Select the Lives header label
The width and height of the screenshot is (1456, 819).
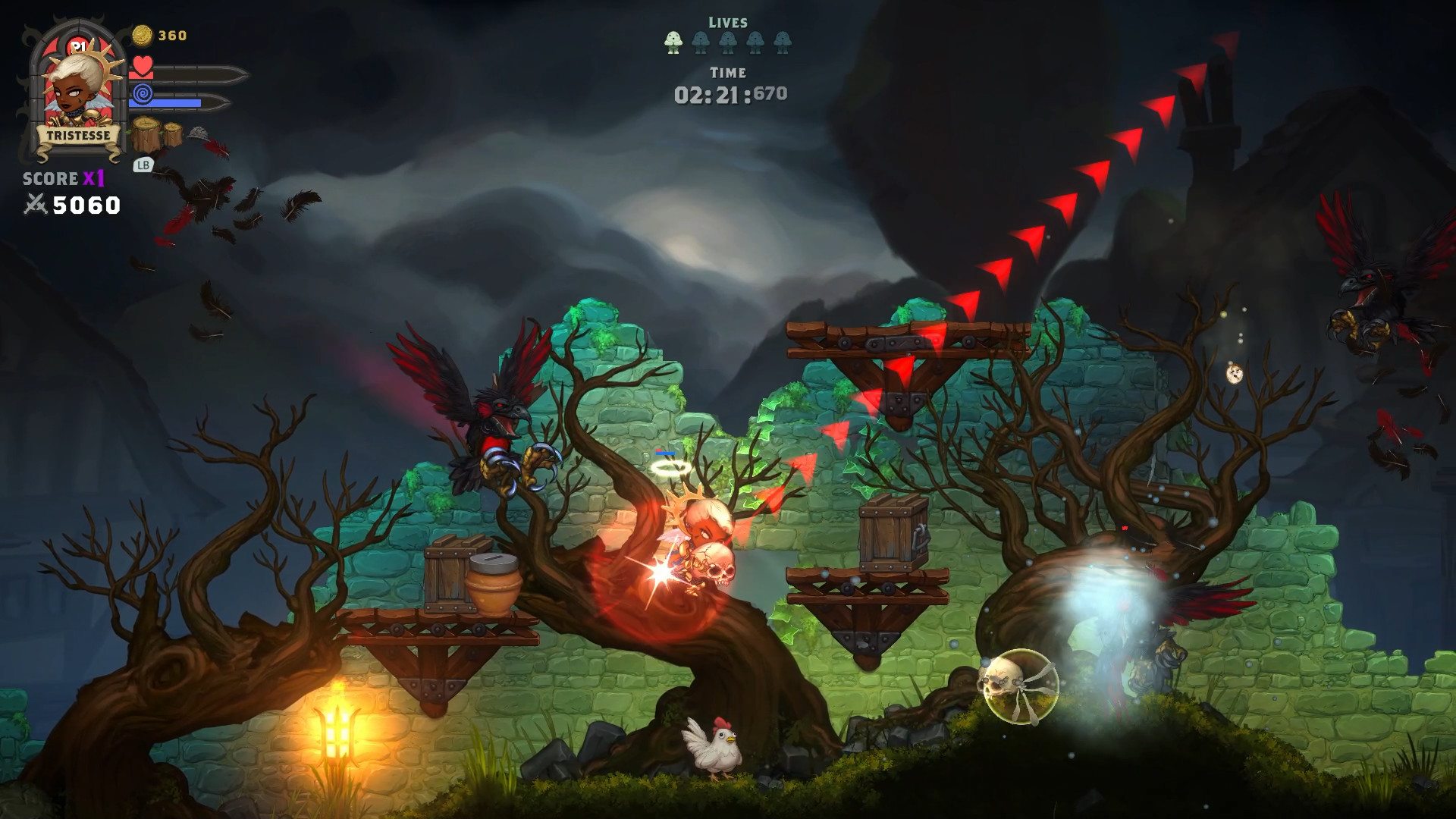tap(730, 21)
